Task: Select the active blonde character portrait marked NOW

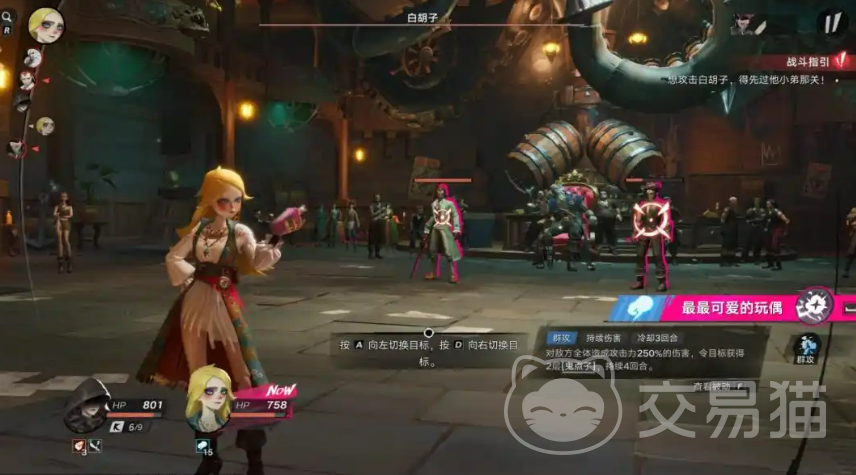Action: 209,396
